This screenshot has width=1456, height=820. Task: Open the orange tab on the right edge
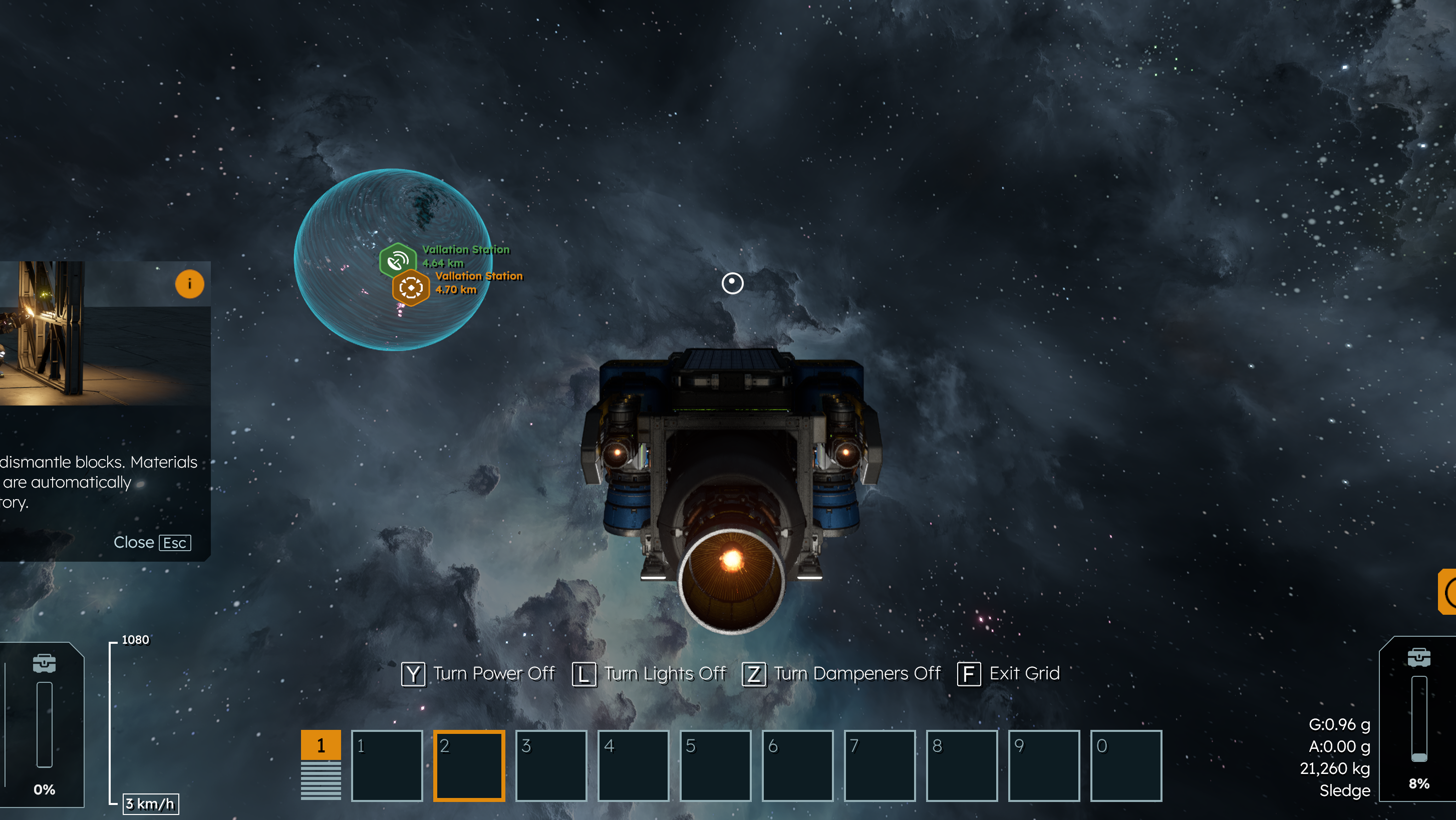point(1447,592)
